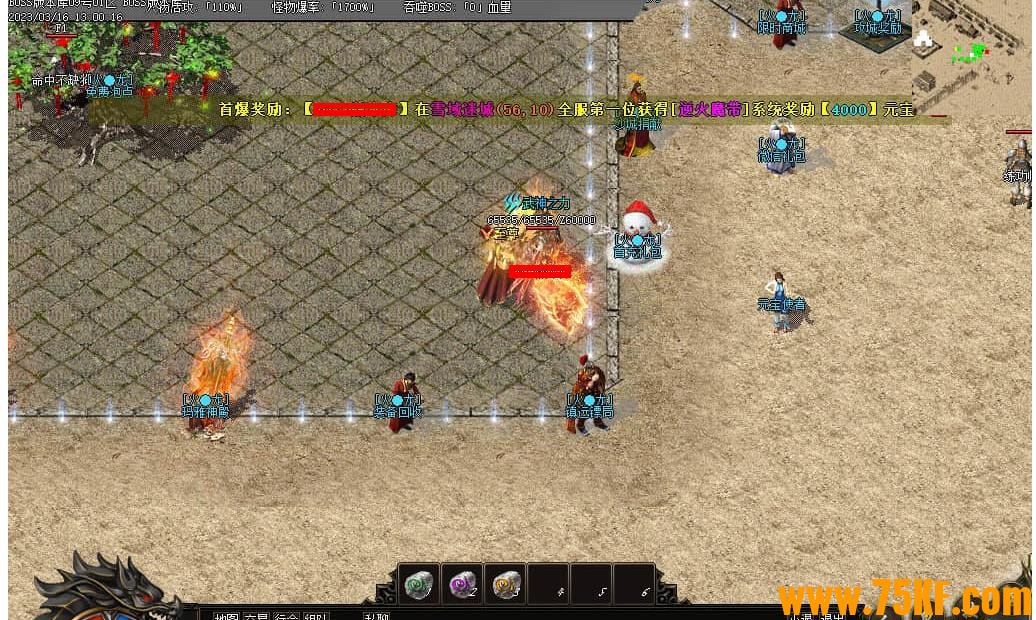Open the 行会 (guild) button

coord(286,615)
